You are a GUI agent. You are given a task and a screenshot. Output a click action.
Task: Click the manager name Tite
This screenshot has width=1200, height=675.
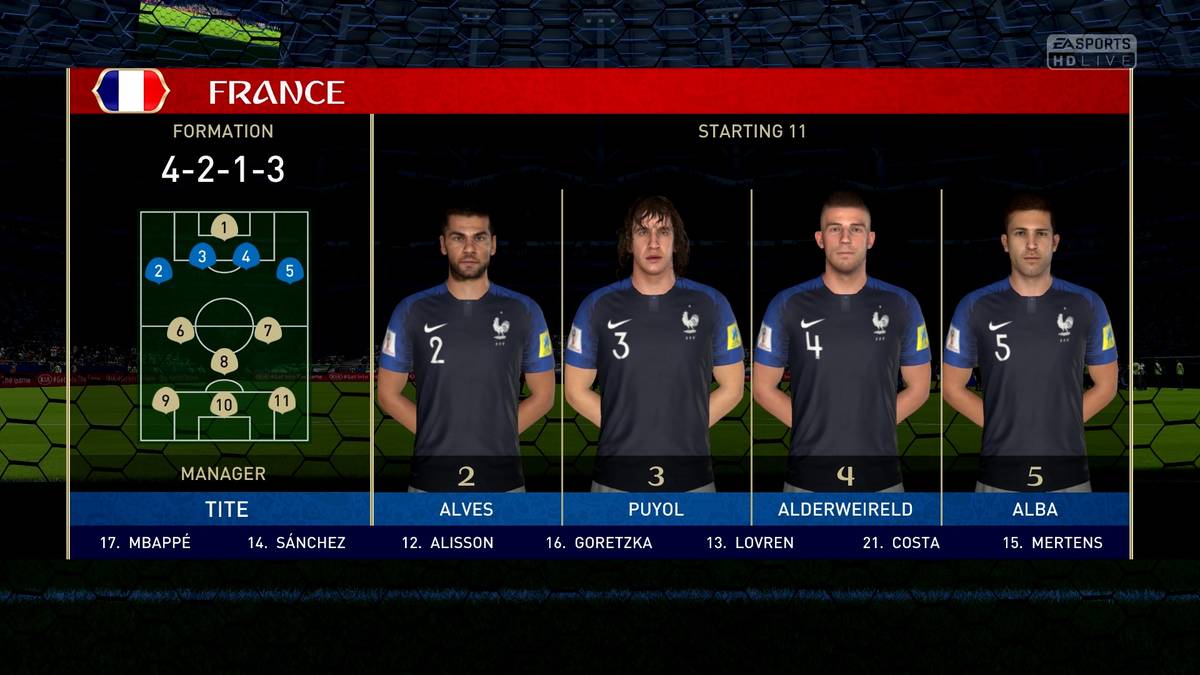pyautogui.click(x=226, y=509)
